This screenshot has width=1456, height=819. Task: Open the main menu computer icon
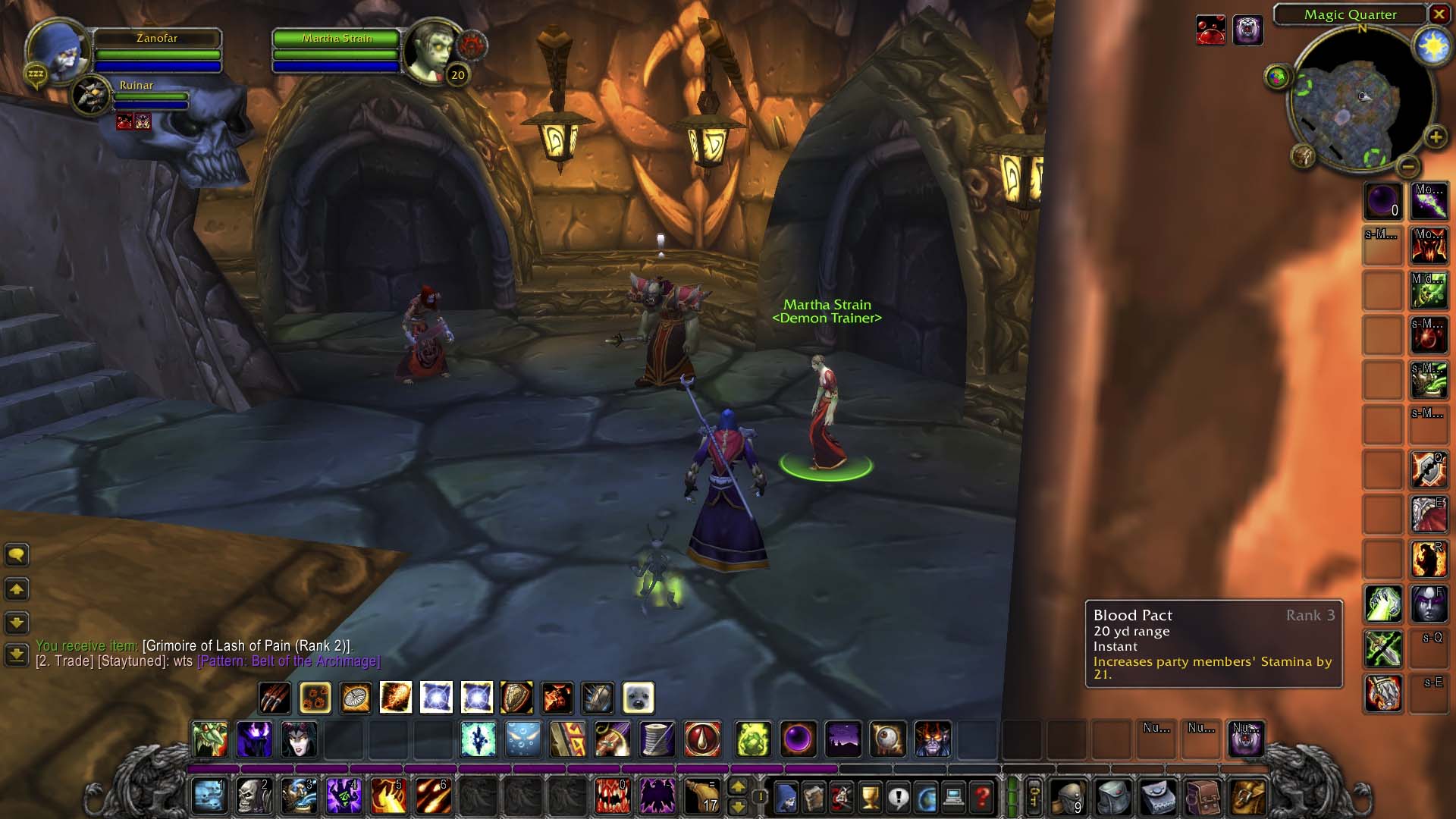[951, 796]
